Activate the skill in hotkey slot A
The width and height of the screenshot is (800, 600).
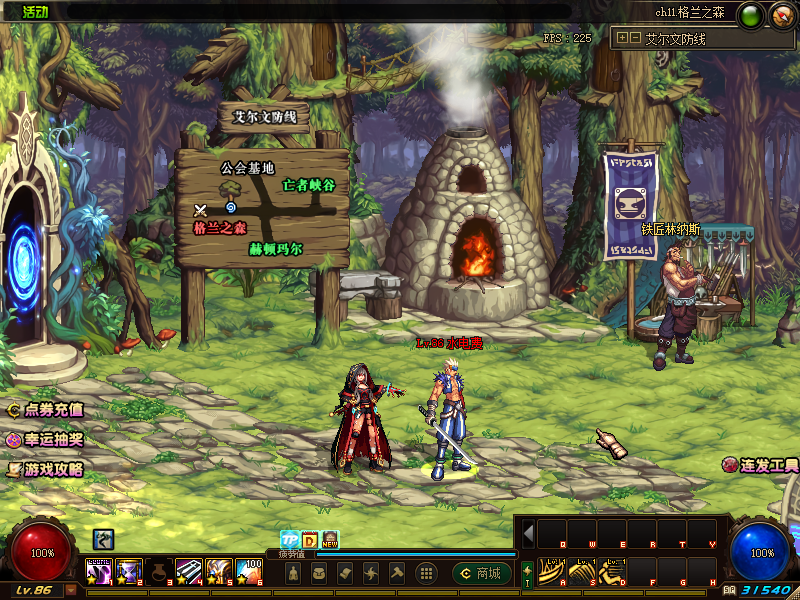(552, 570)
